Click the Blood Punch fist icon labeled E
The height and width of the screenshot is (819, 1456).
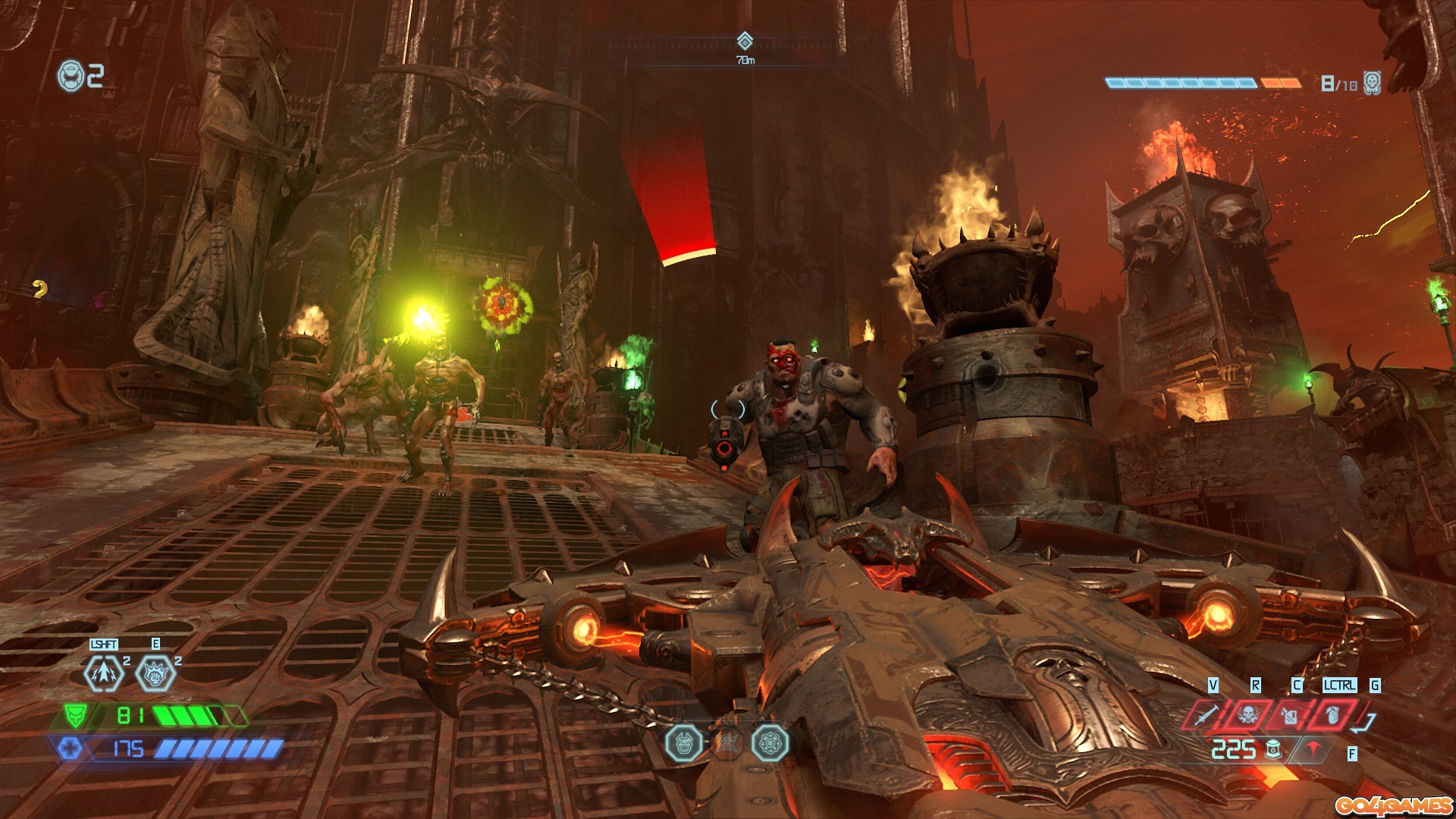[x=155, y=673]
